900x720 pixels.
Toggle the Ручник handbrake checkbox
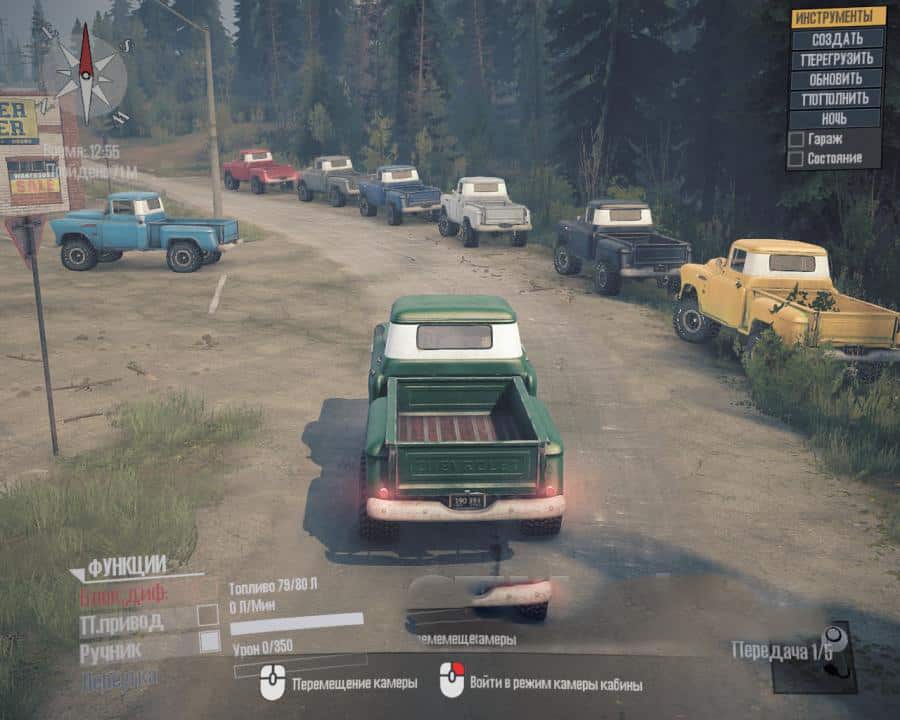tap(209, 641)
